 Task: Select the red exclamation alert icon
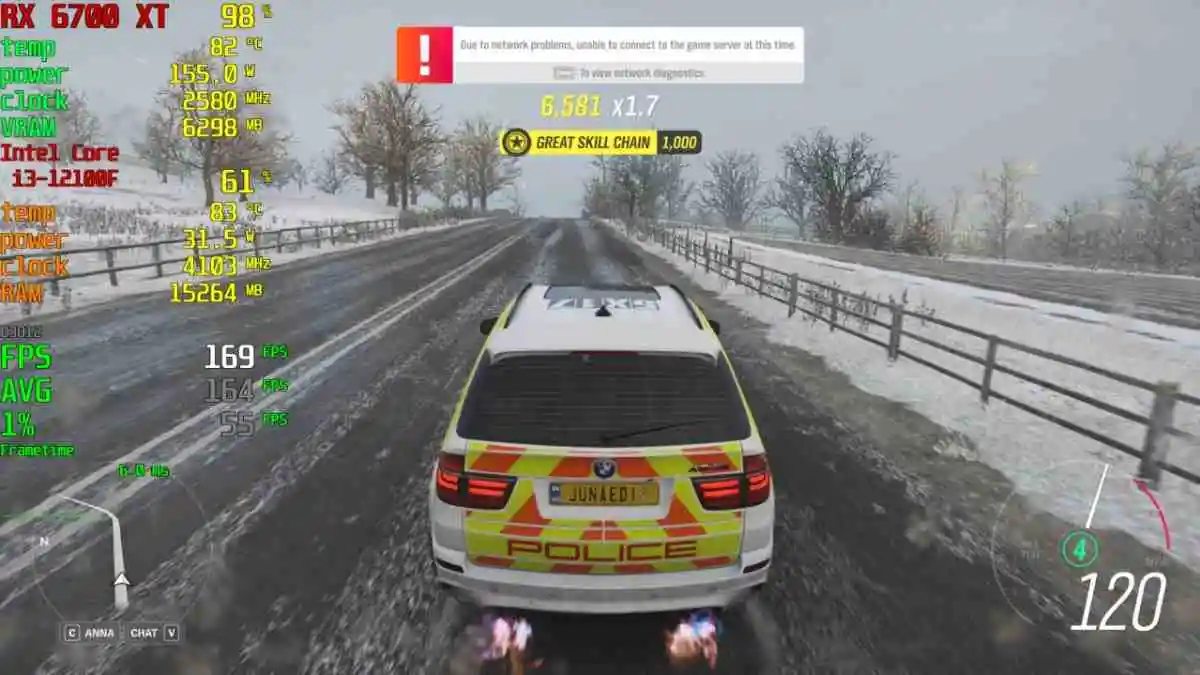pos(425,54)
